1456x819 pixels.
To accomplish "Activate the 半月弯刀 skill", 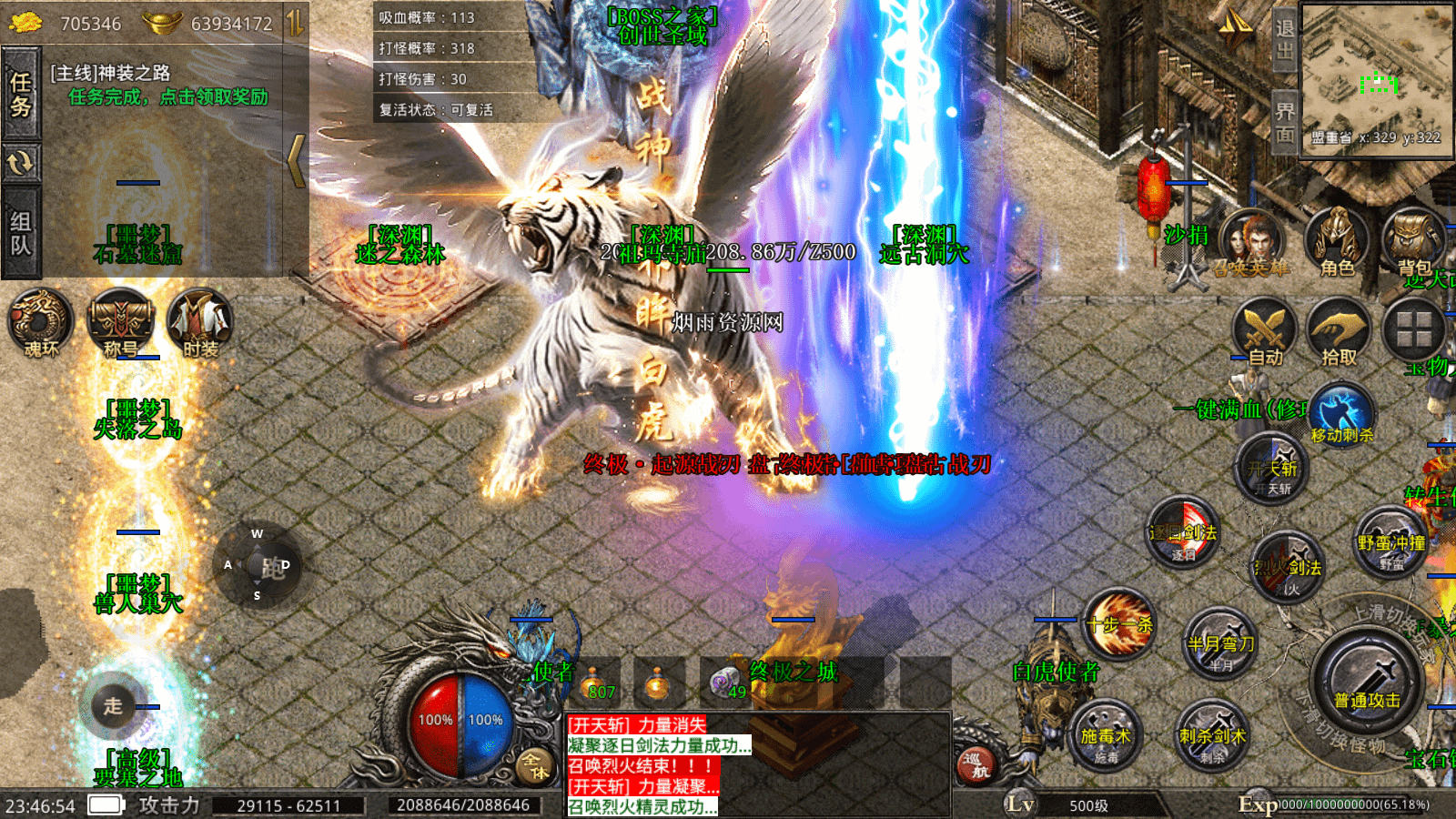I will (1220, 644).
